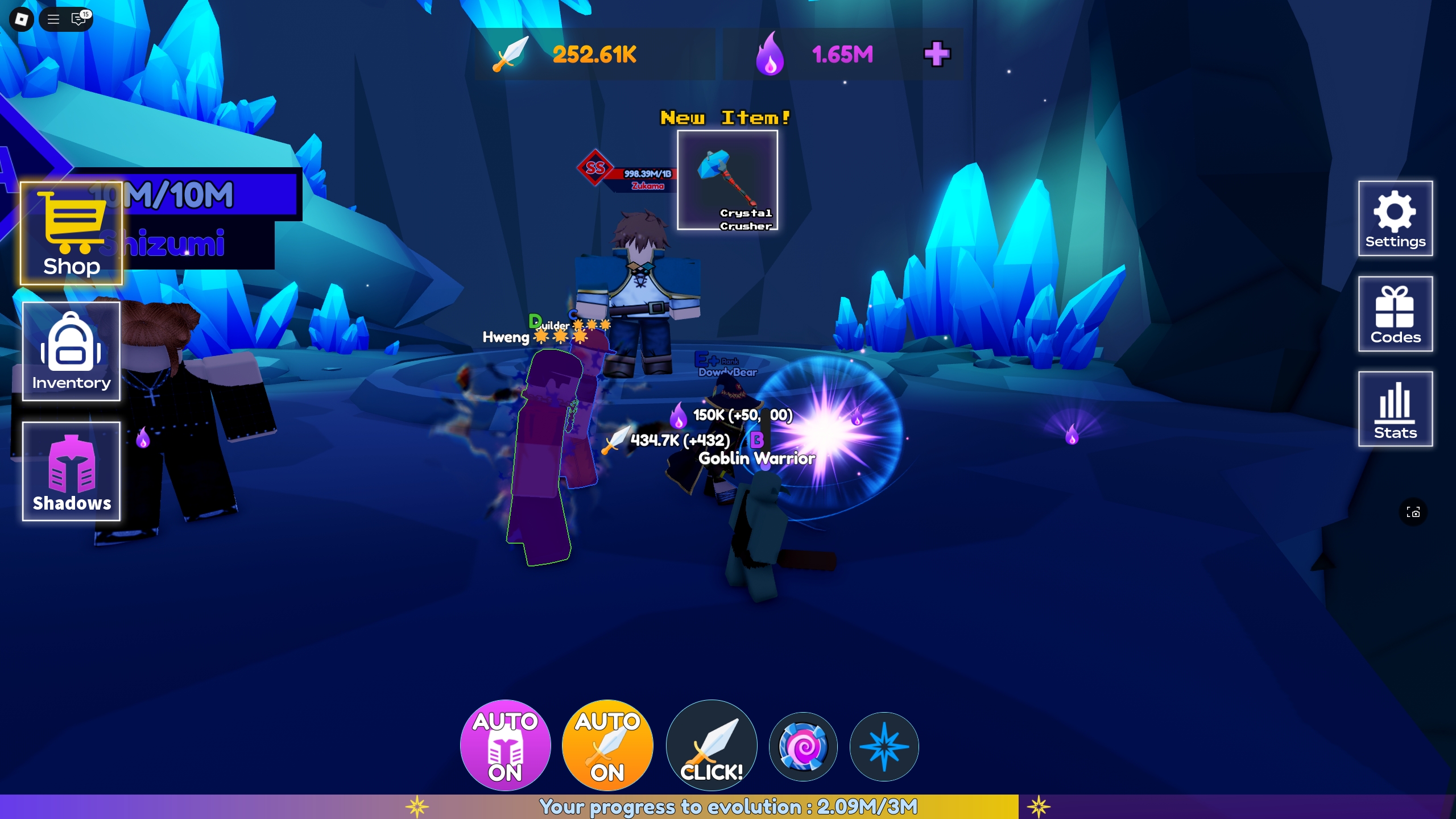This screenshot has width=1456, height=819.
Task: Click the purple plus to add flames
Action: [937, 54]
